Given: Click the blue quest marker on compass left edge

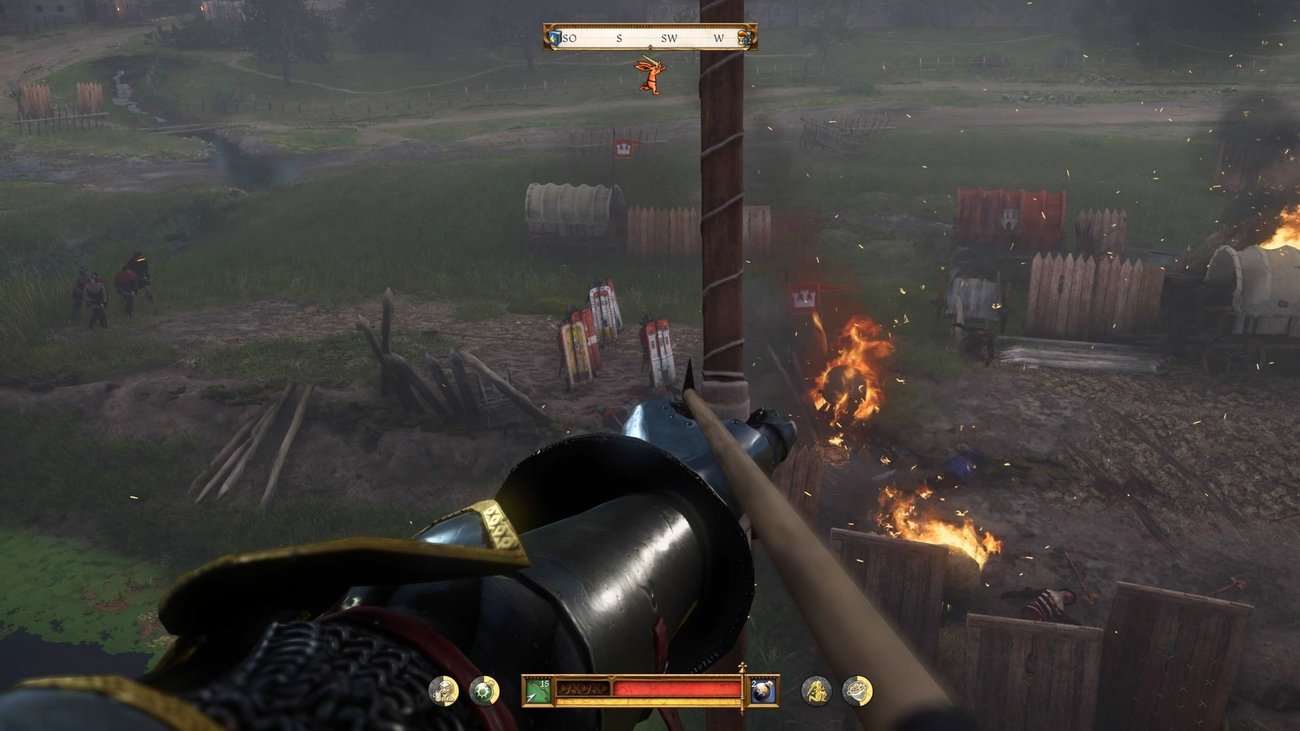Looking at the screenshot, I should click(x=552, y=37).
